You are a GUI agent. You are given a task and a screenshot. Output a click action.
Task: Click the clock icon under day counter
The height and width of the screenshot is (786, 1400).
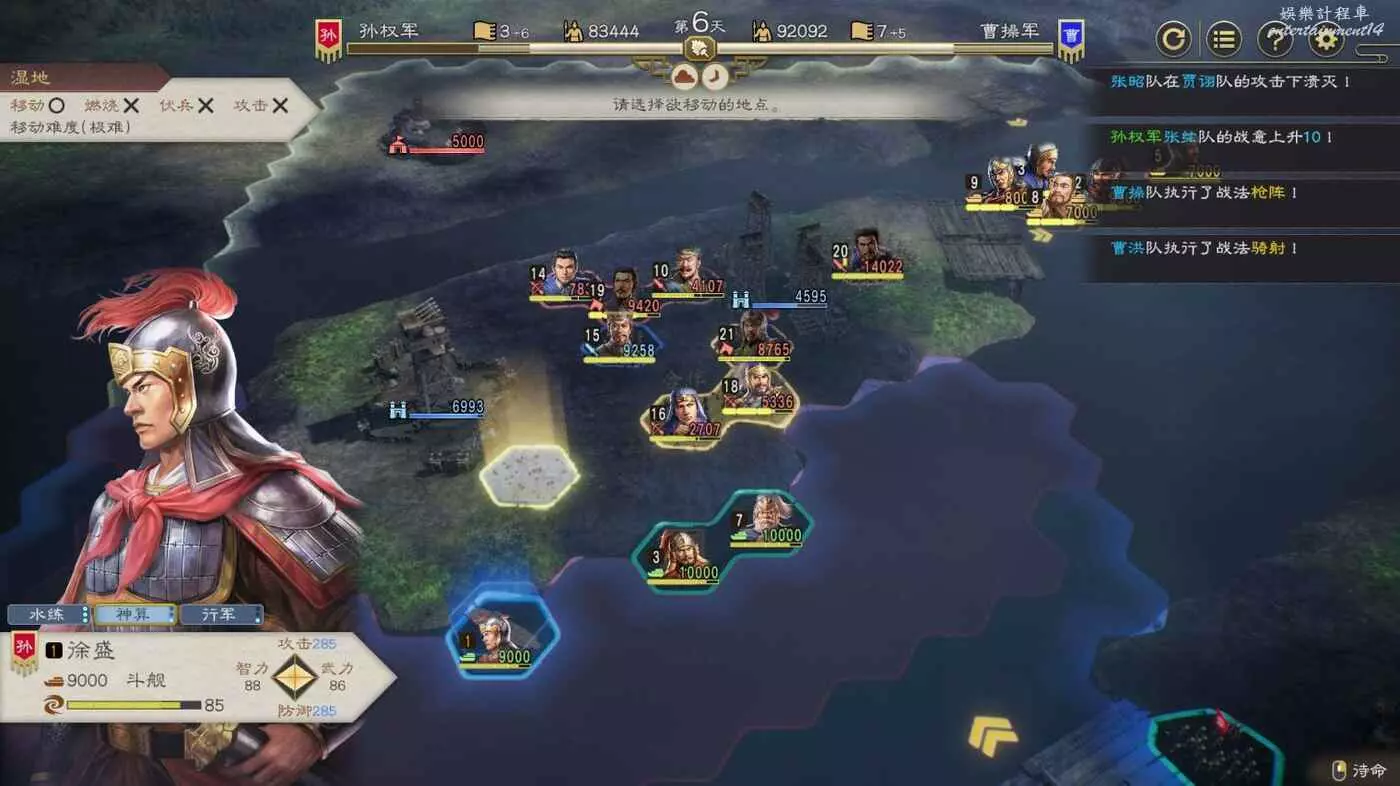pyautogui.click(x=714, y=76)
